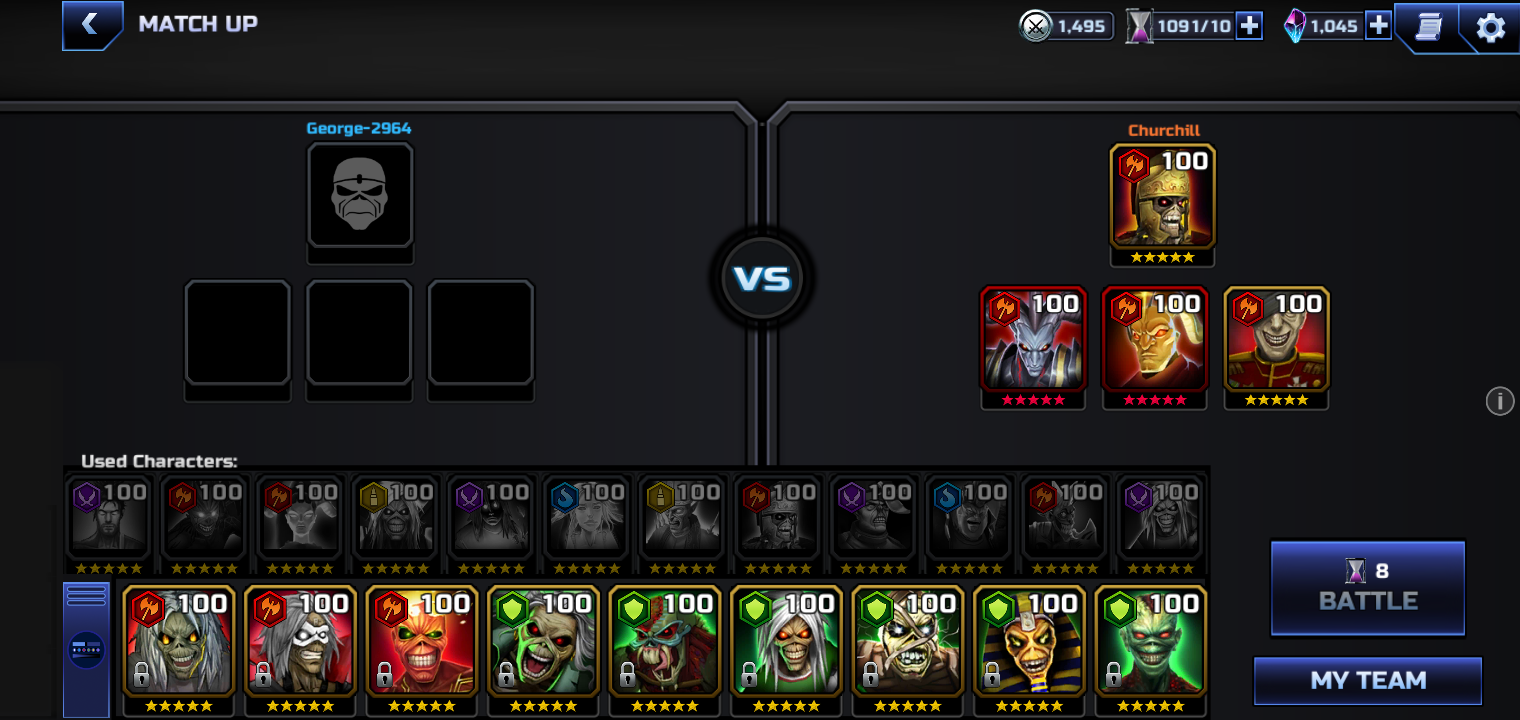Select the white-haired warrior Eddie on red background

300,641
